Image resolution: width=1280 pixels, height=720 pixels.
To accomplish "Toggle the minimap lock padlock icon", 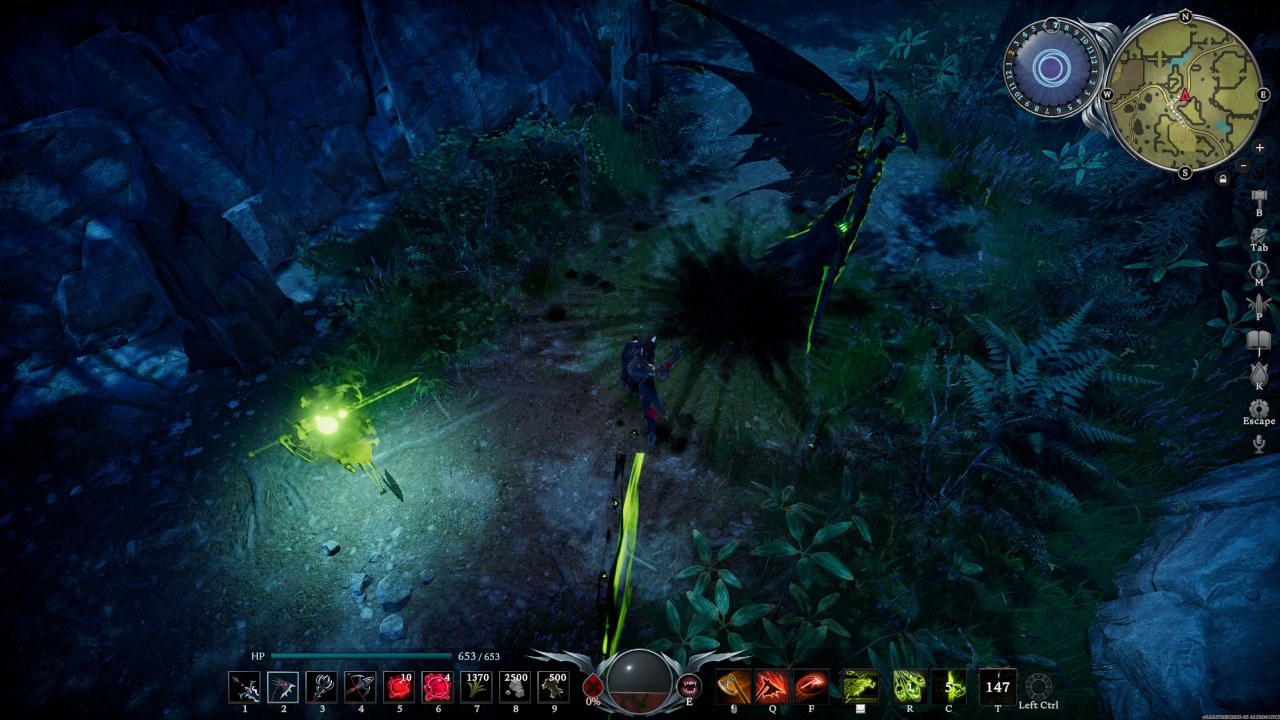I will tap(1223, 179).
